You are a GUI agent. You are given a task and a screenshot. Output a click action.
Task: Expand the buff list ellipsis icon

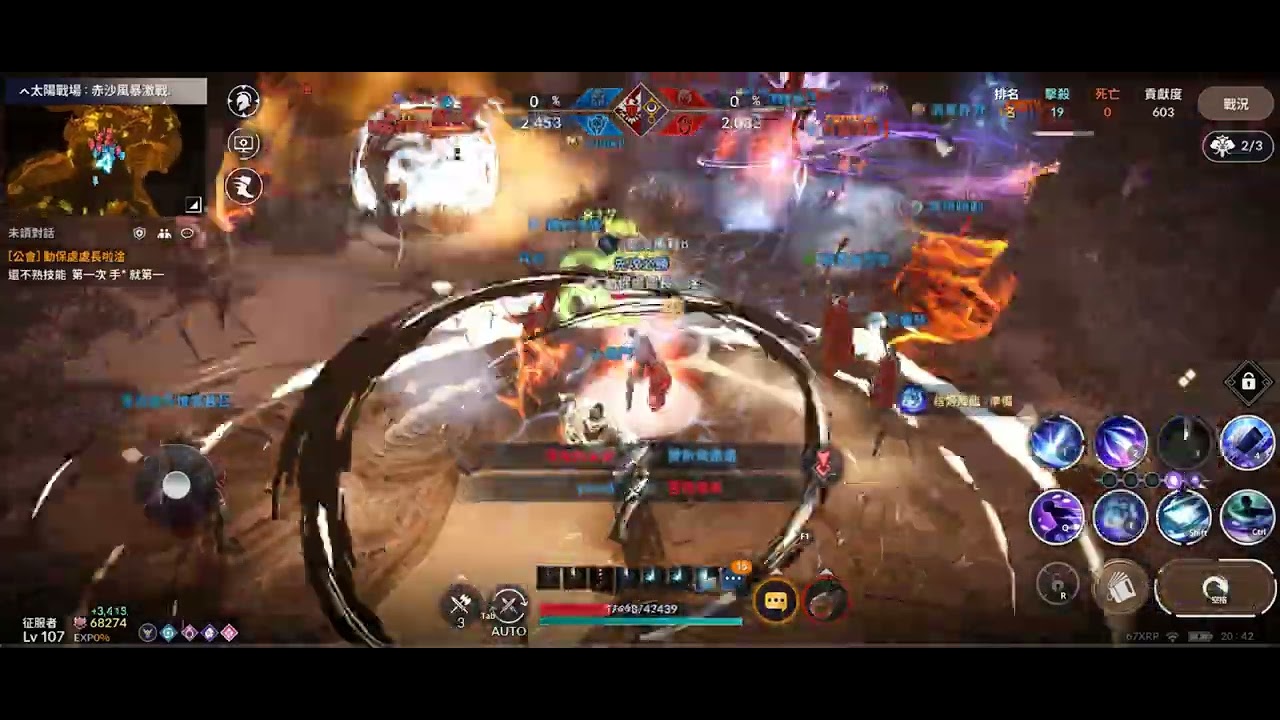pos(733,577)
